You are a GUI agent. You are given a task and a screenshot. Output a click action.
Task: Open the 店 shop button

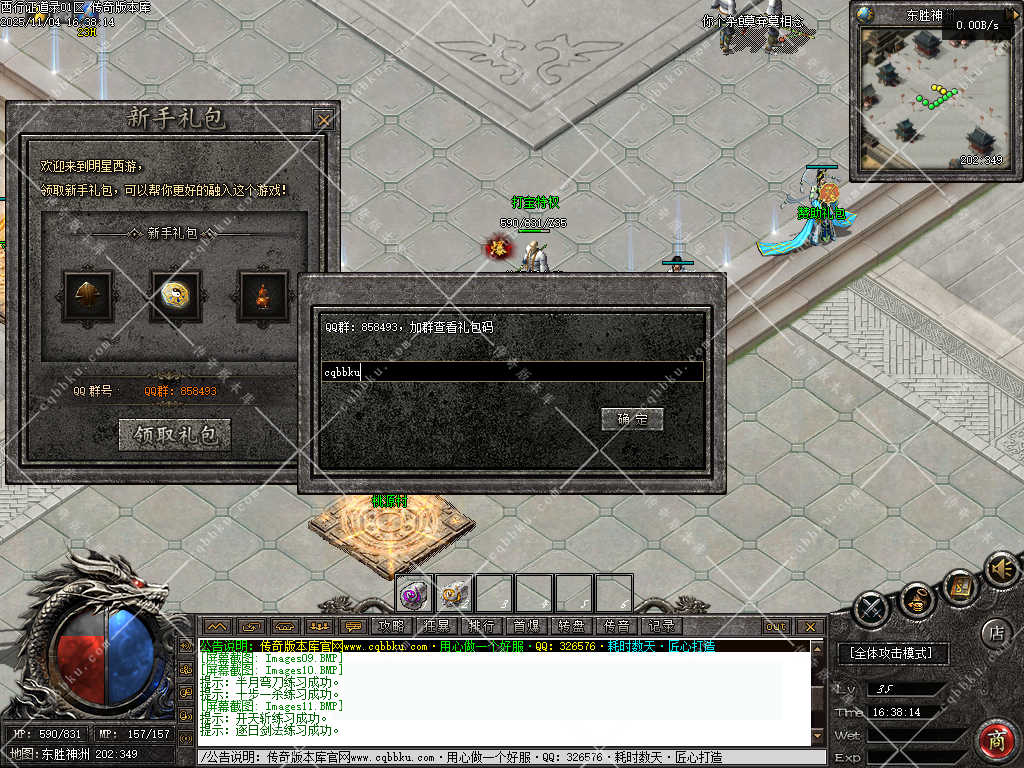click(x=995, y=632)
